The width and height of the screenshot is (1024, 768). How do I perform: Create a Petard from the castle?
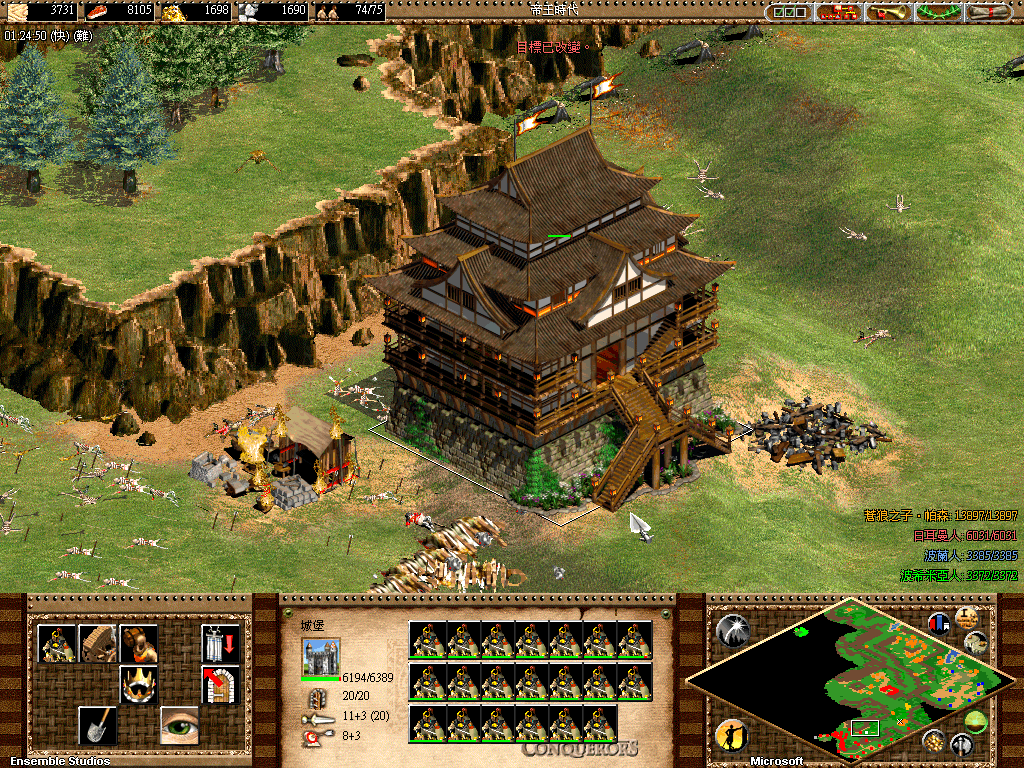click(x=139, y=643)
